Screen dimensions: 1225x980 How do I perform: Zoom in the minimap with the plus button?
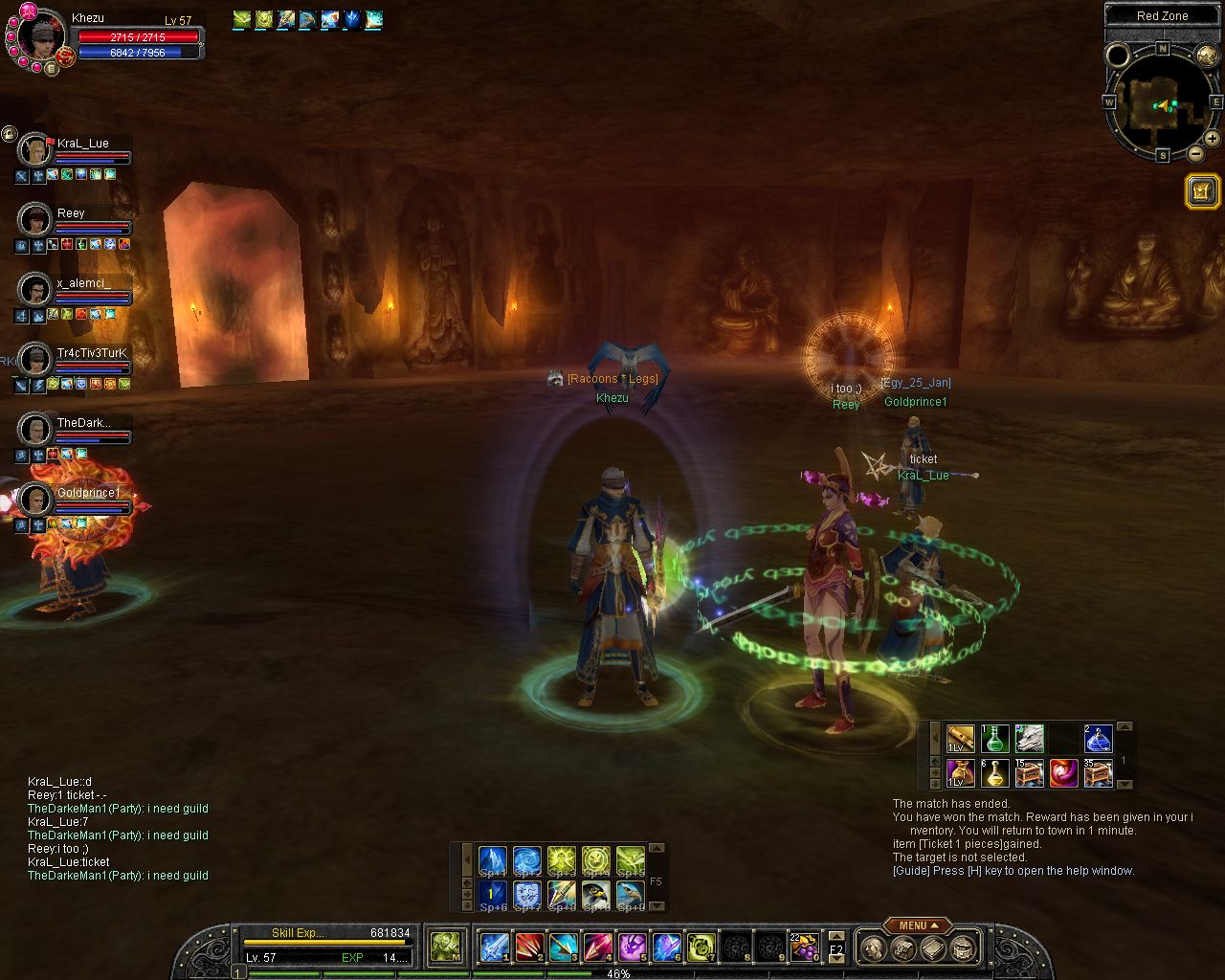[x=1212, y=139]
